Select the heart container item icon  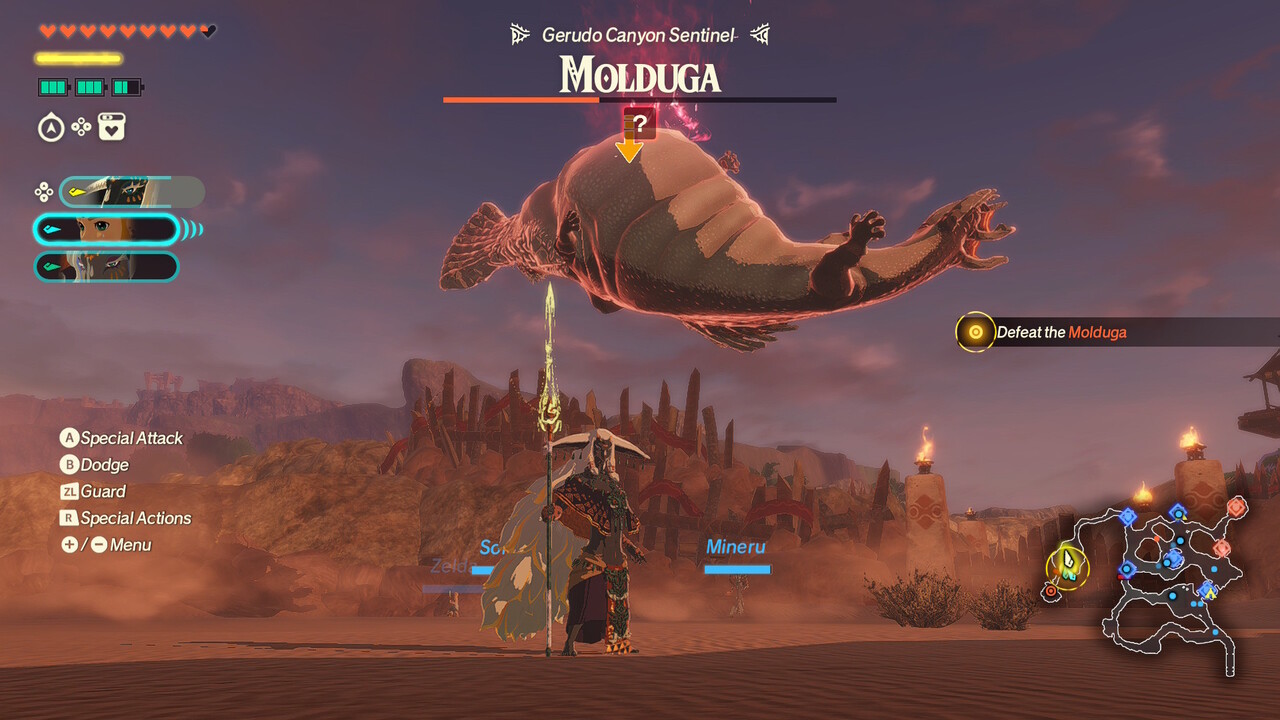click(112, 128)
